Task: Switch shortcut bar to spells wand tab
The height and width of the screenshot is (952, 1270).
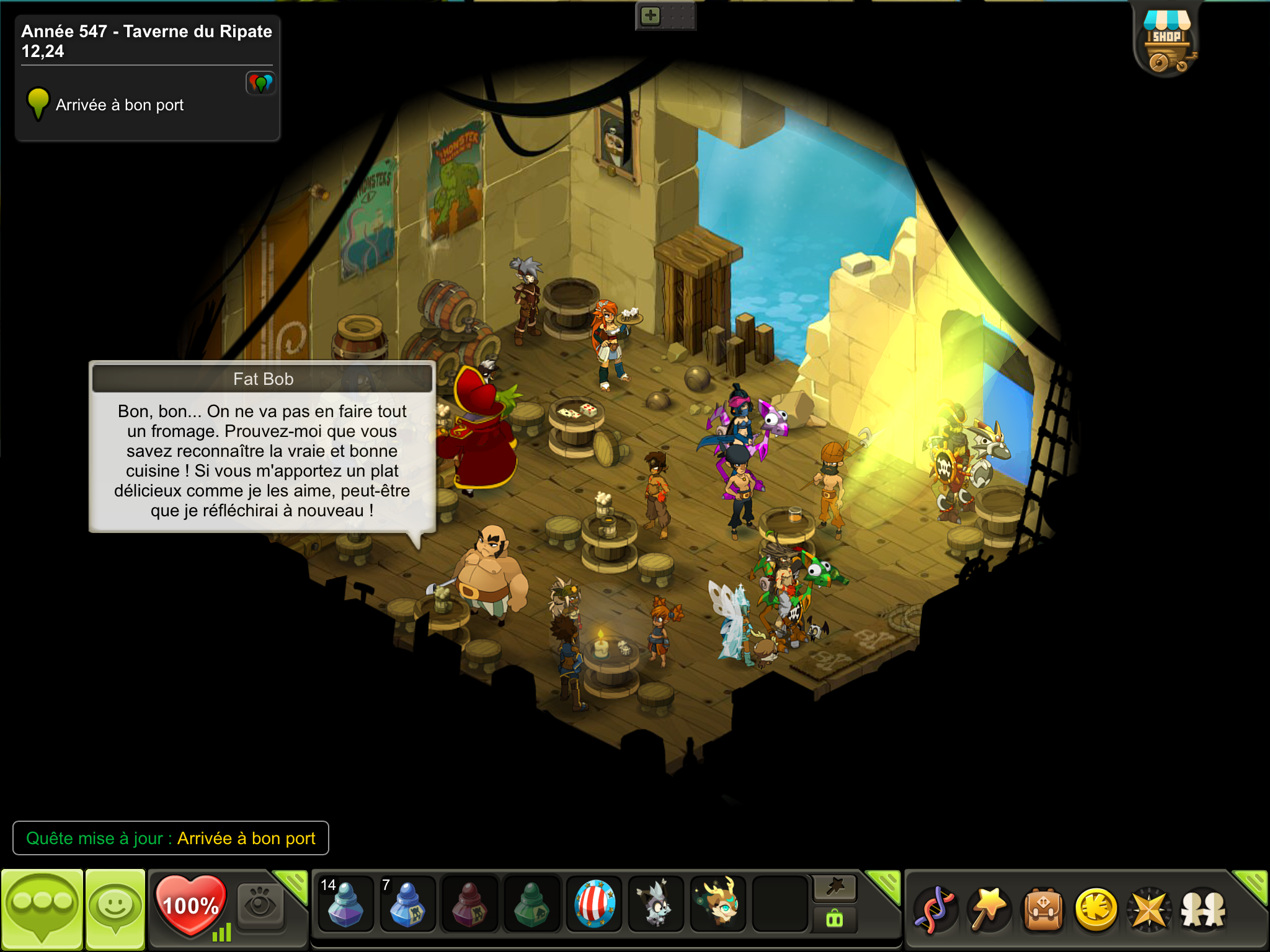Action: coord(835,888)
